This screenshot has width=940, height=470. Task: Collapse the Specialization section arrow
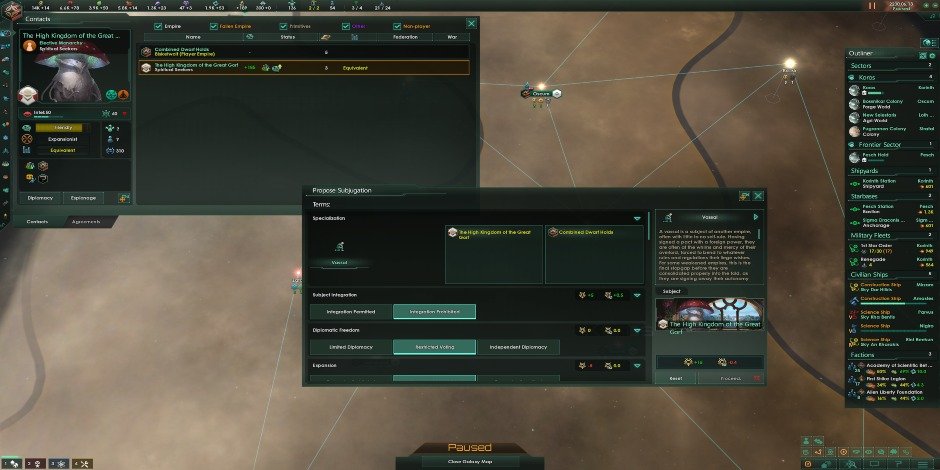tap(636, 217)
